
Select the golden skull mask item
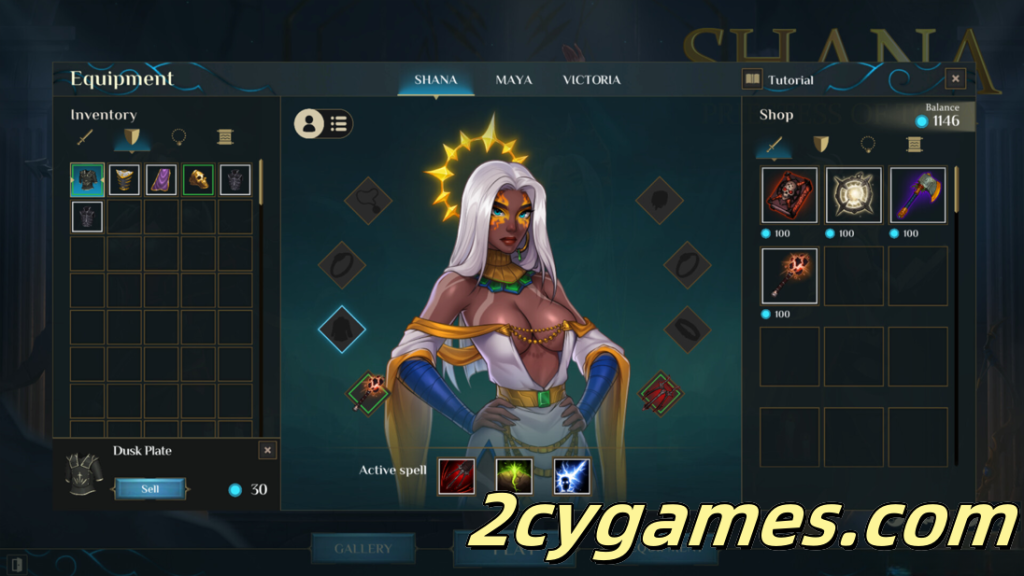click(198, 180)
